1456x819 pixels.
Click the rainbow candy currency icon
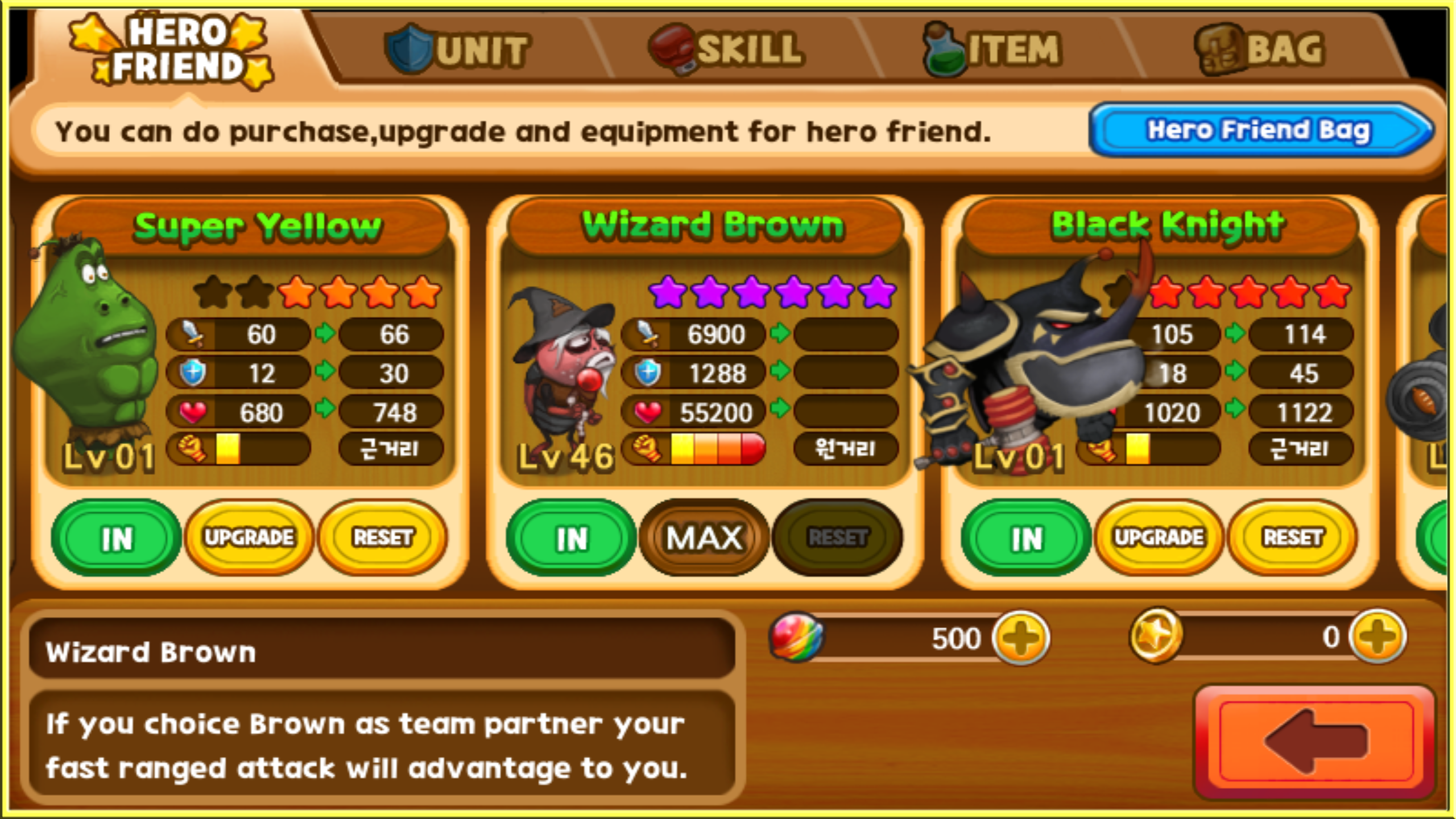[x=796, y=638]
